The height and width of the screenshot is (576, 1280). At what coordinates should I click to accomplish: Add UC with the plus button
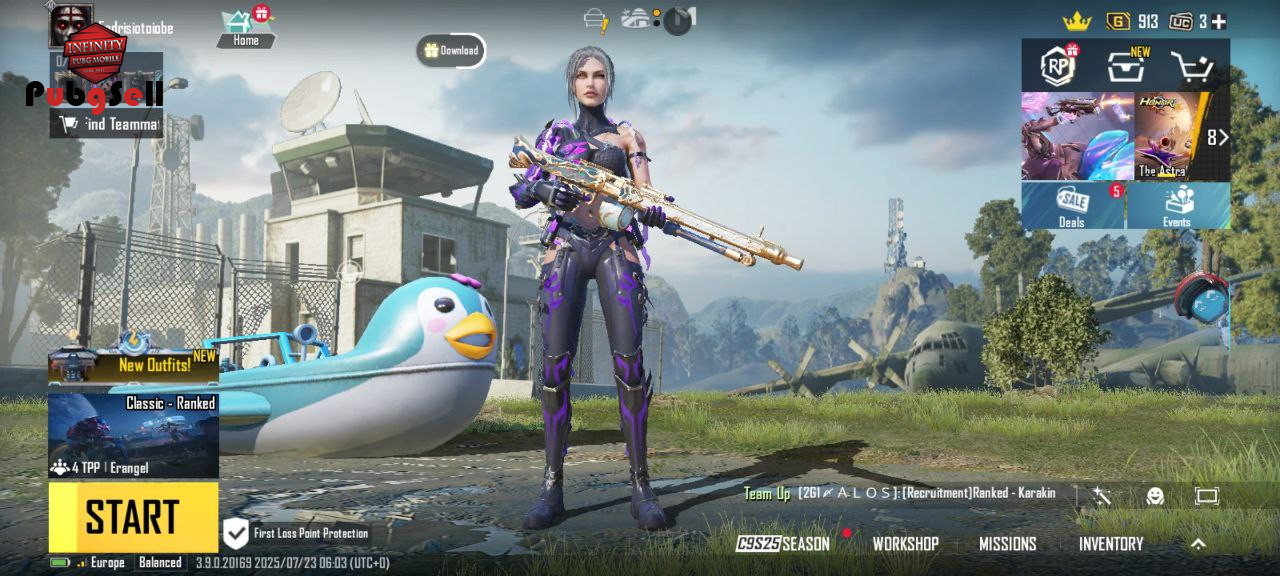click(x=1219, y=21)
